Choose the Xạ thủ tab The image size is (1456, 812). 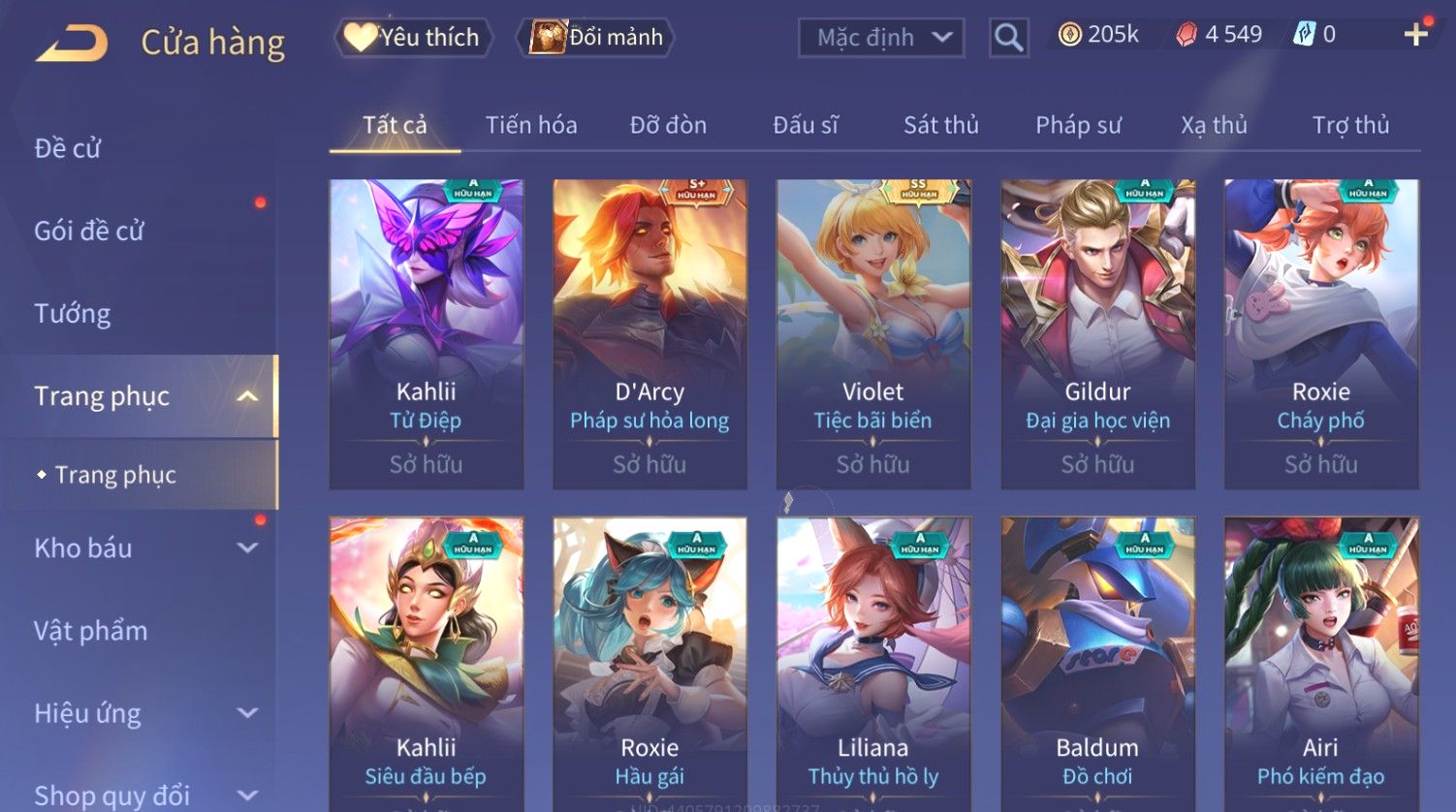point(1214,125)
